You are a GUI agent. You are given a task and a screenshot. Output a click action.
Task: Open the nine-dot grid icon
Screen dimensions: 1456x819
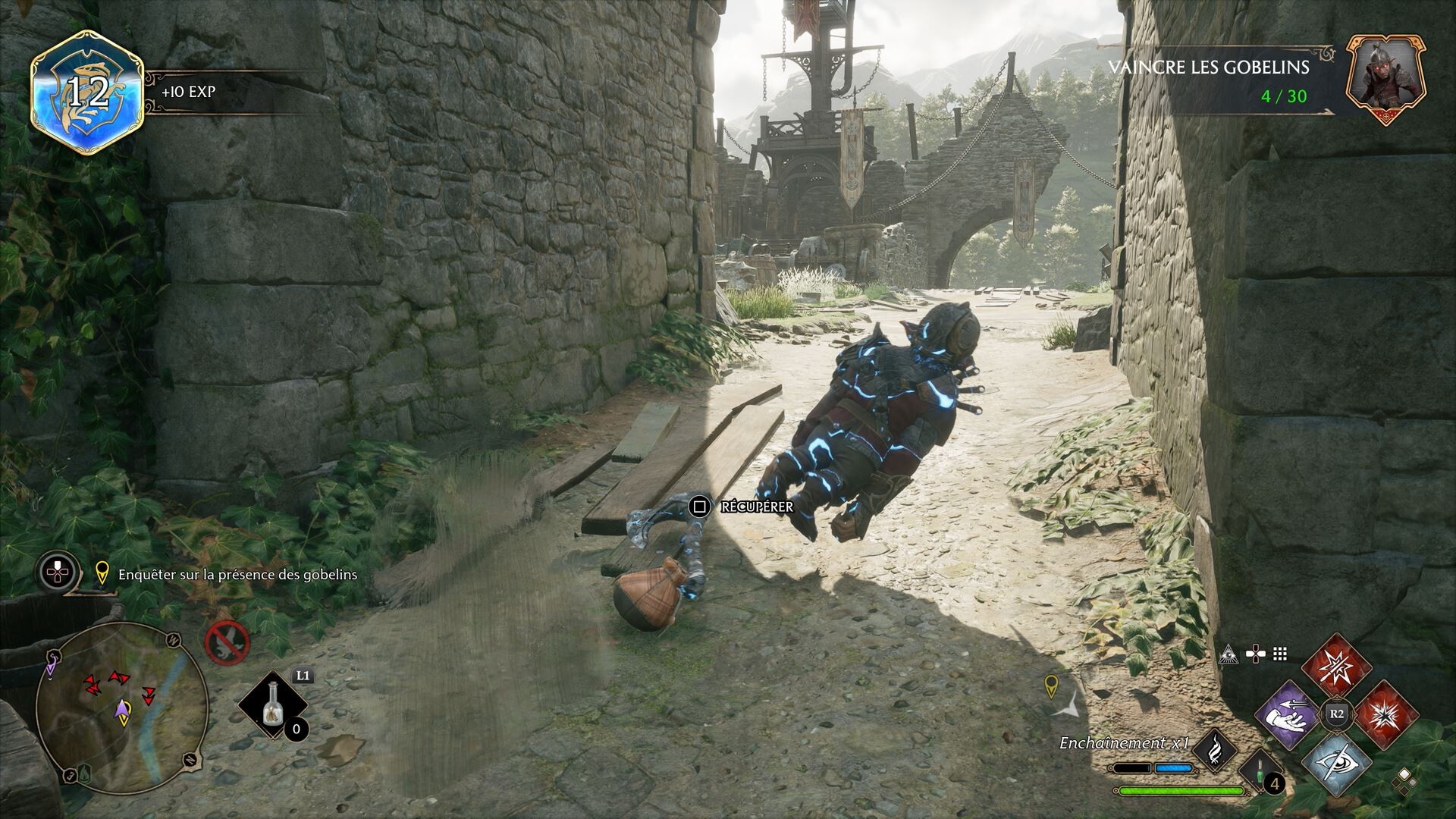pos(1280,654)
